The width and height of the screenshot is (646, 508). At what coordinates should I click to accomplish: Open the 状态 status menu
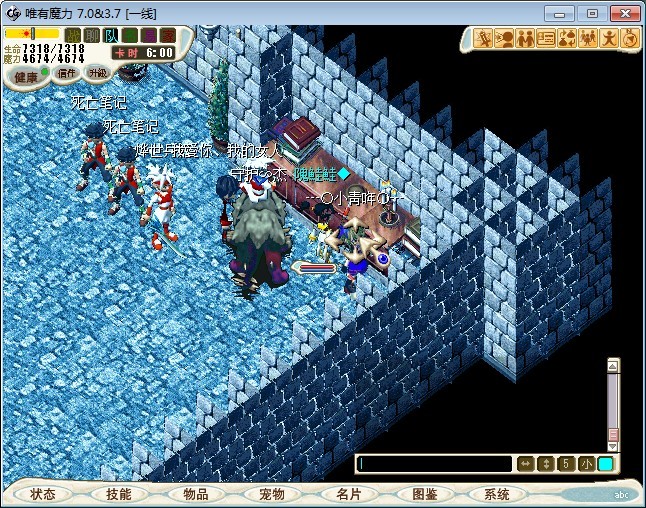(43, 494)
